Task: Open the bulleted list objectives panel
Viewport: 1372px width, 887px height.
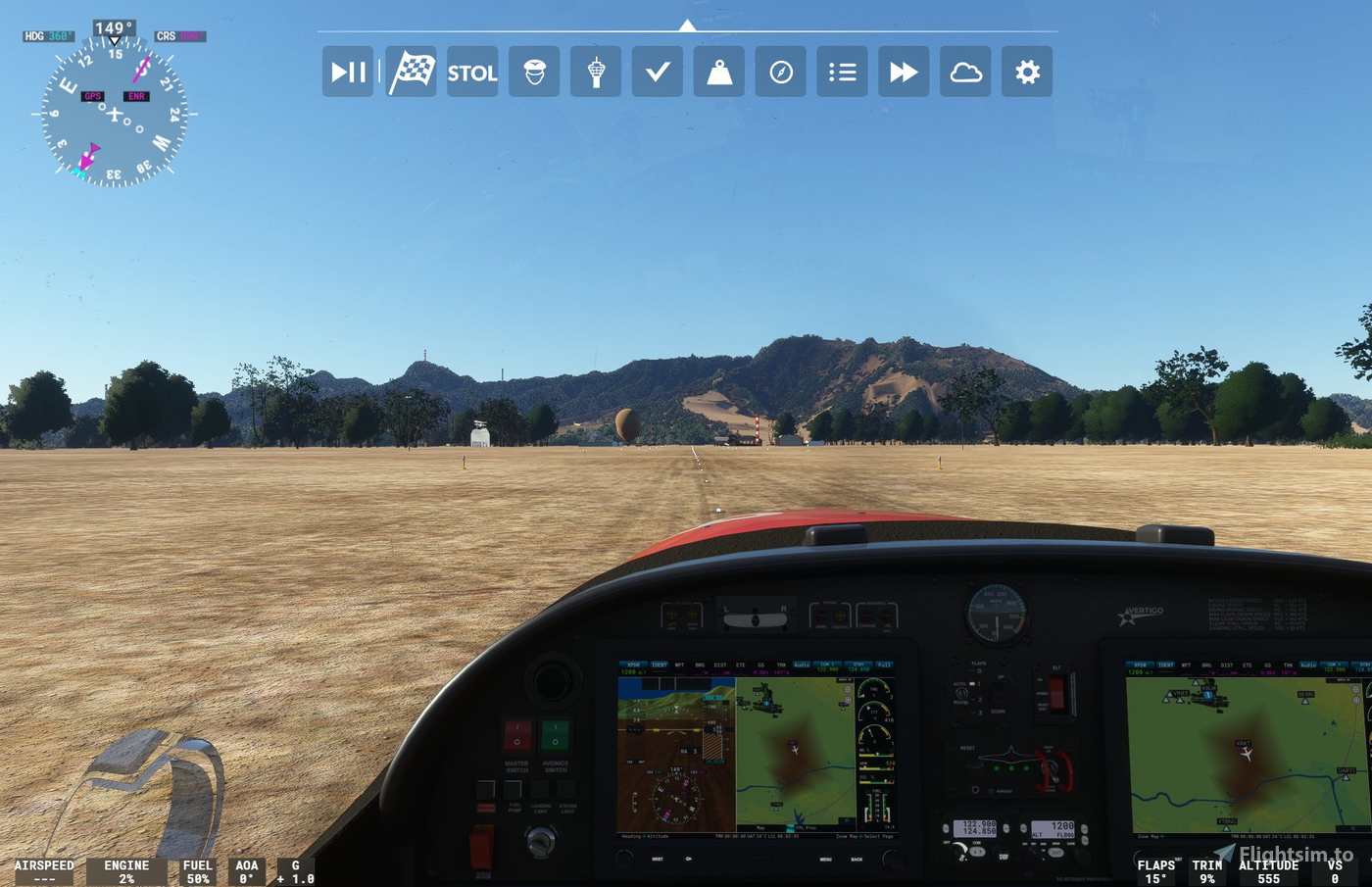Action: coord(843,72)
